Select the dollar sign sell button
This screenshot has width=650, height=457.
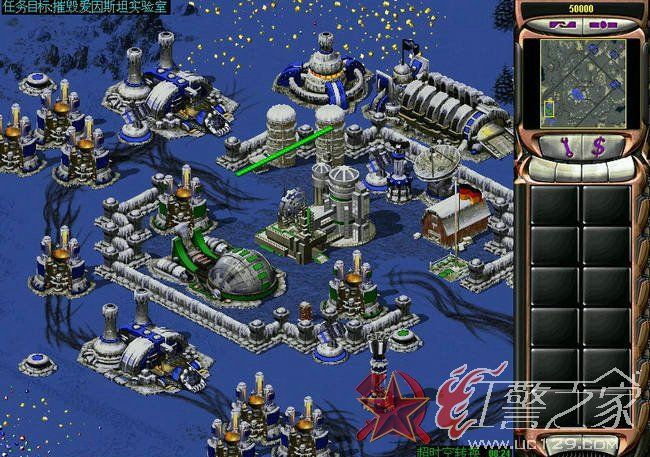tap(598, 149)
